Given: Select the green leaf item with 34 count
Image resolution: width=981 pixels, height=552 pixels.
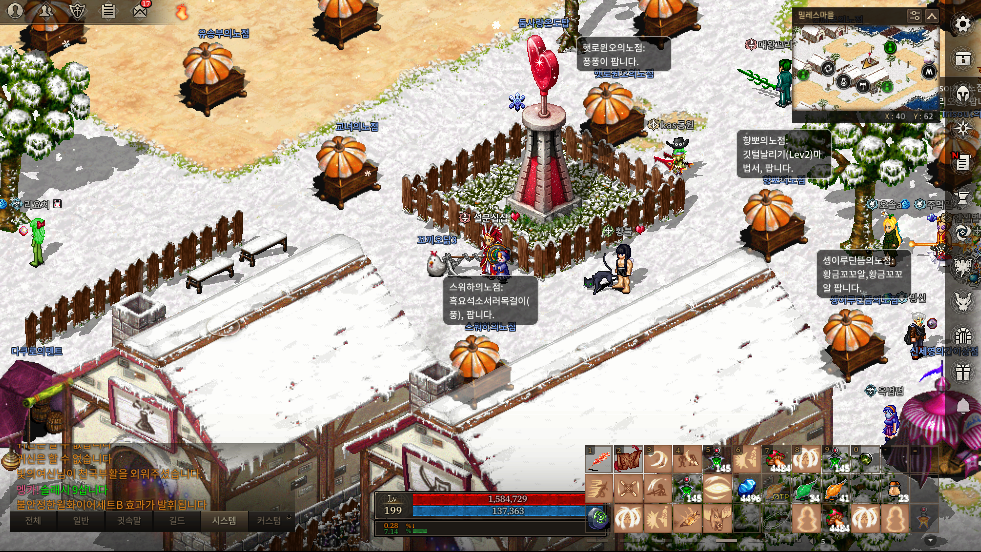Looking at the screenshot, I should point(805,489).
